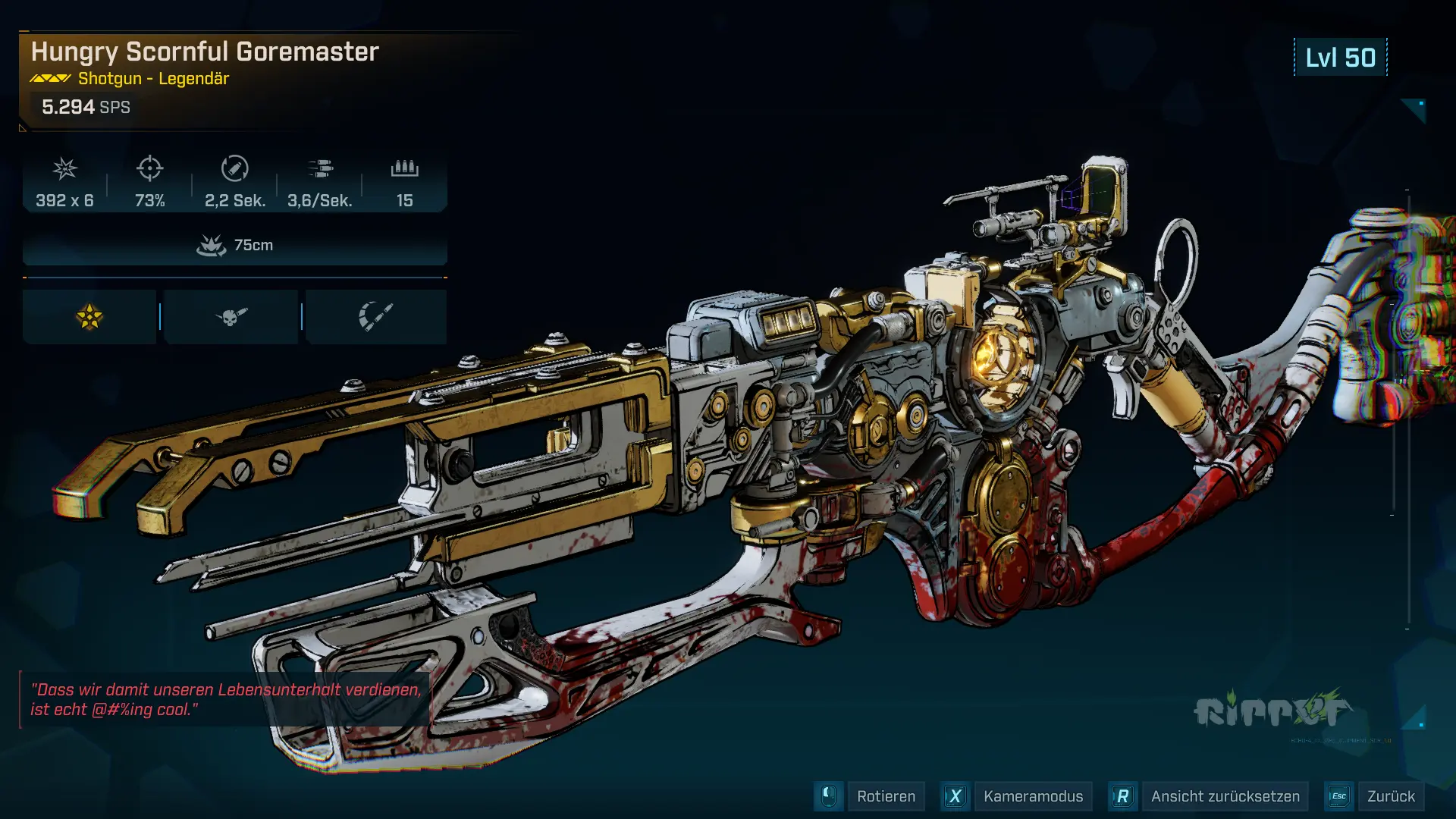Select the Hungry Scornful Goremaster title banner

[x=203, y=52]
